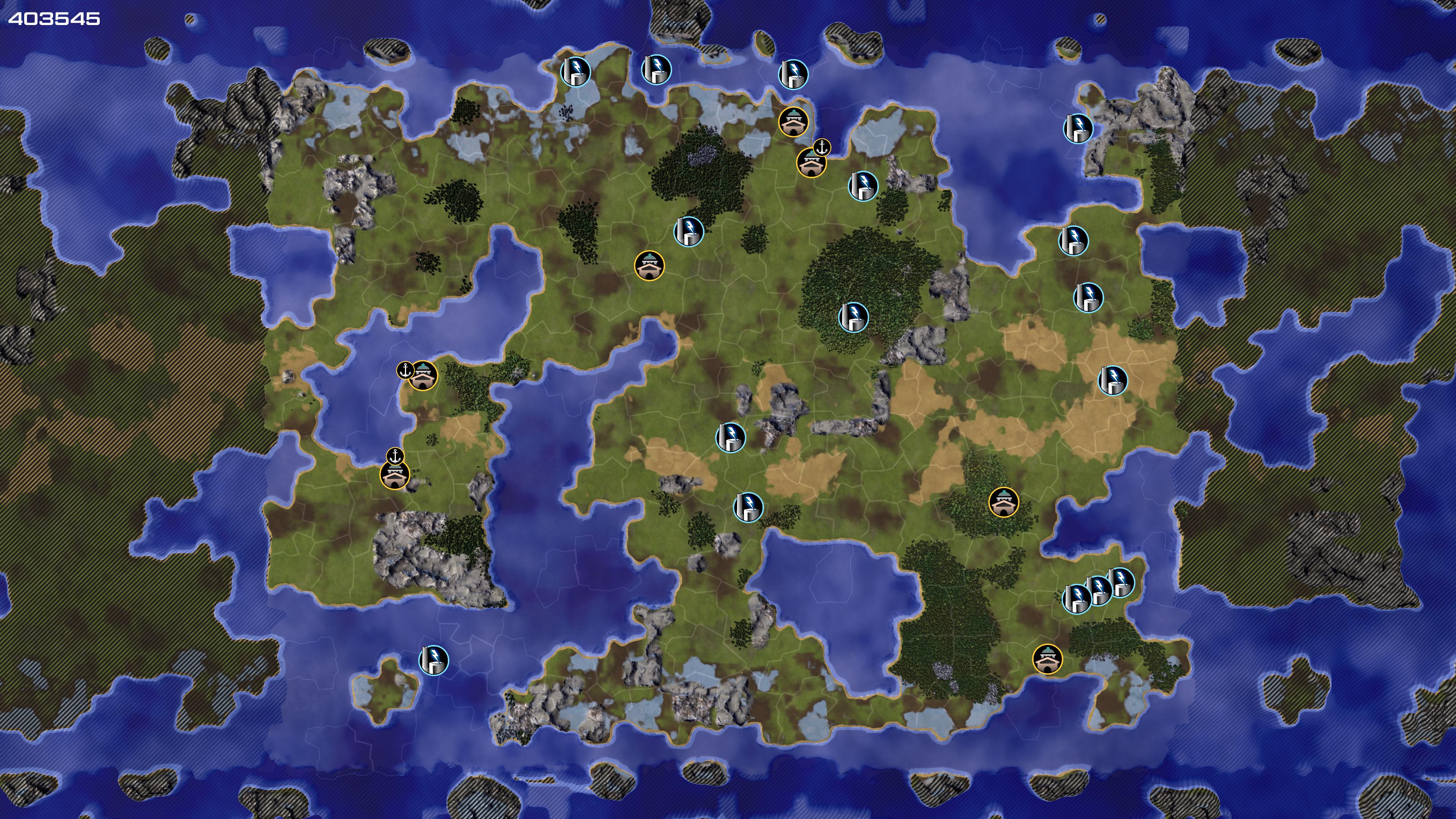Select the front power plant of the overlapping trio
This screenshot has height=819, width=1456.
(1077, 599)
